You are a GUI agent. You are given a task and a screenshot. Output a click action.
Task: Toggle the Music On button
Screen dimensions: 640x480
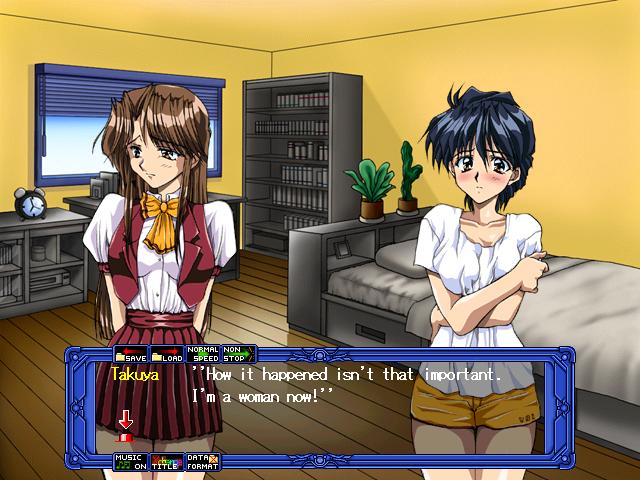click(131, 462)
